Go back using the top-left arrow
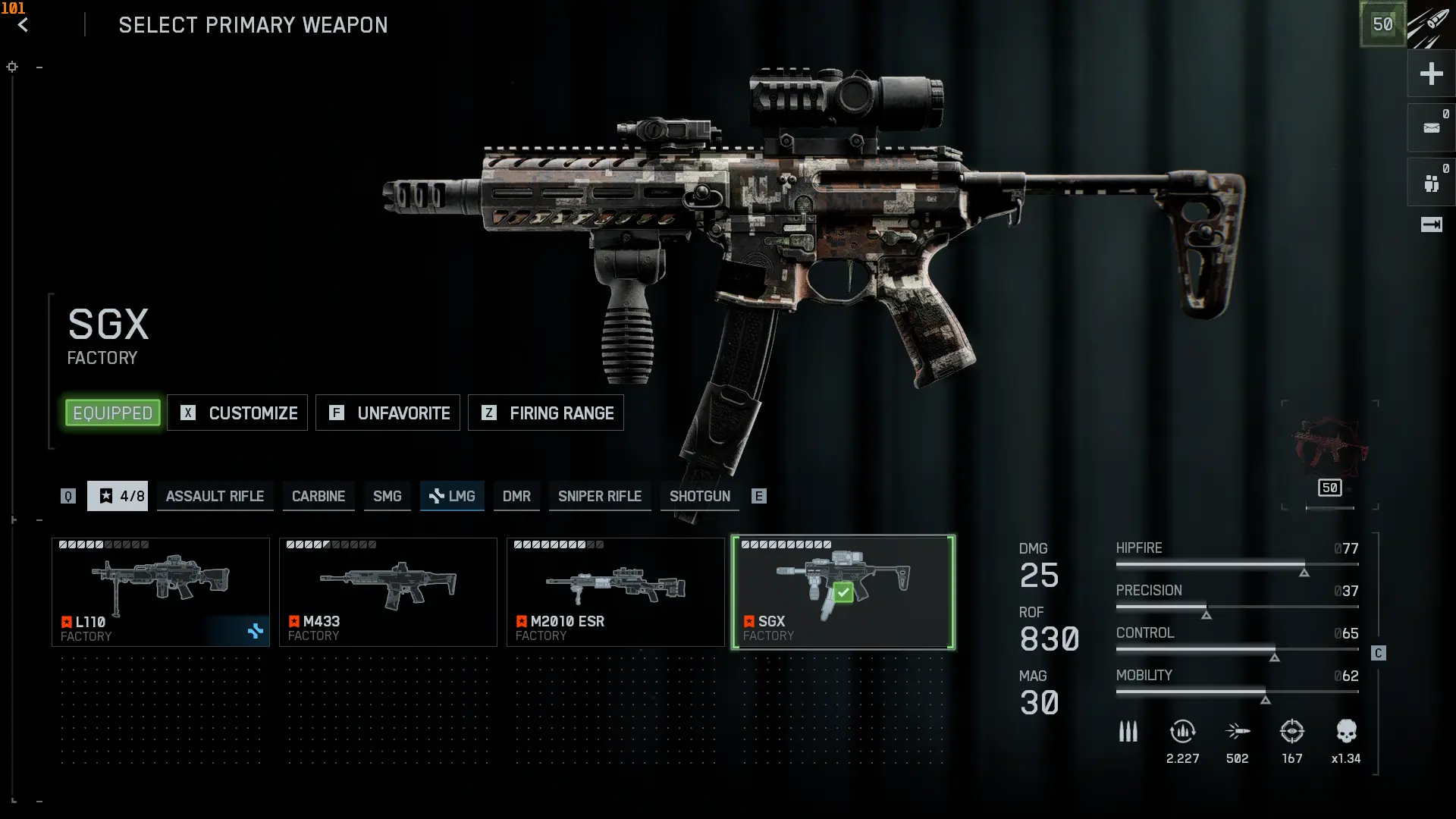Screen dimensions: 1456x819 pos(23,25)
